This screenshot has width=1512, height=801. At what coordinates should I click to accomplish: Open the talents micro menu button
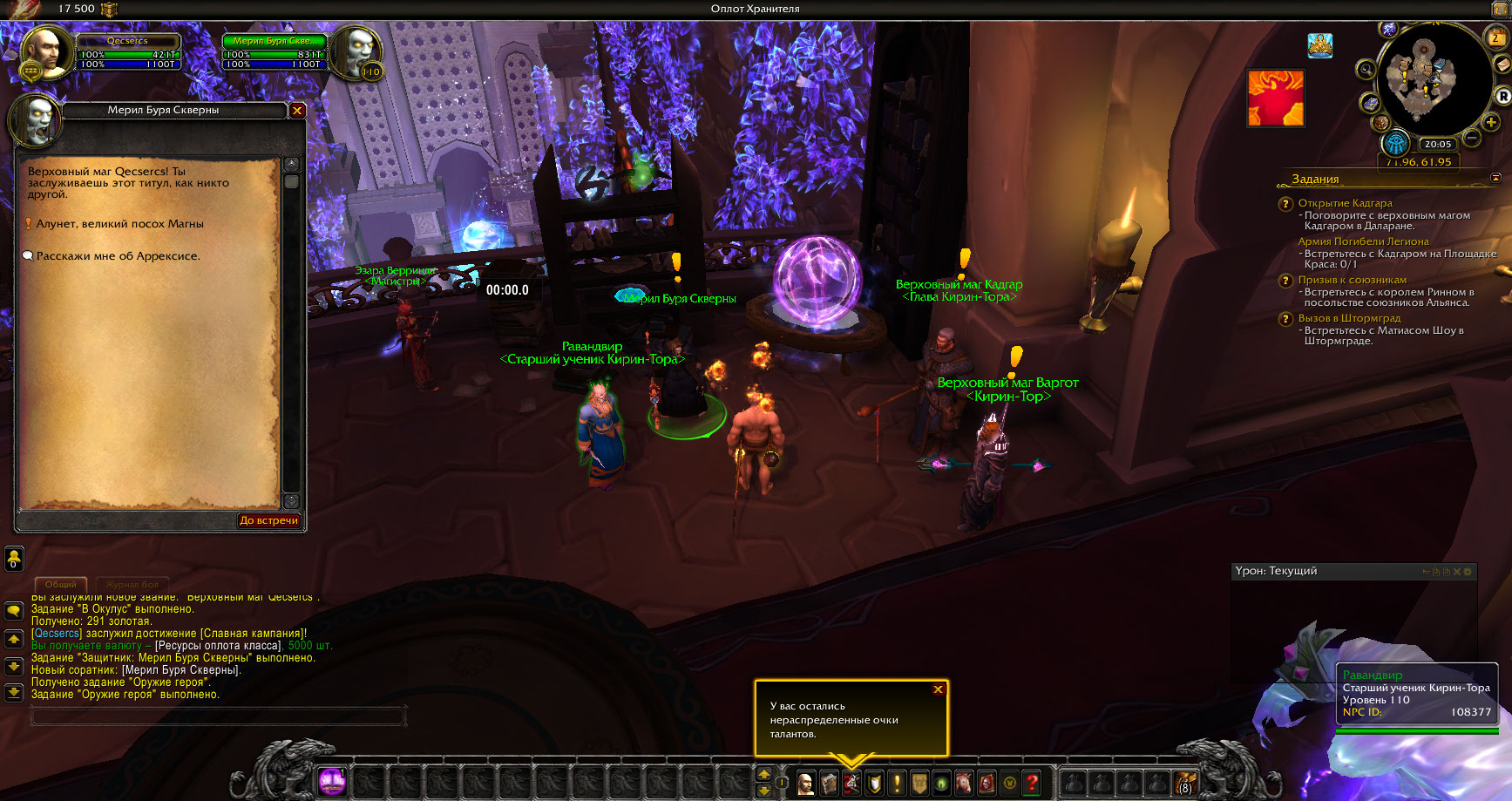pyautogui.click(x=851, y=783)
